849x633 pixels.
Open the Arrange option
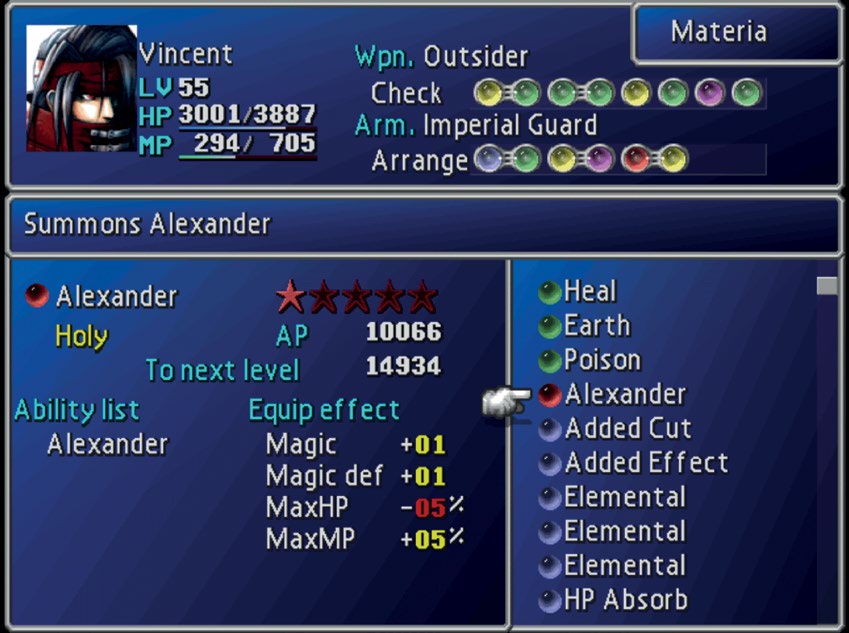pos(419,160)
